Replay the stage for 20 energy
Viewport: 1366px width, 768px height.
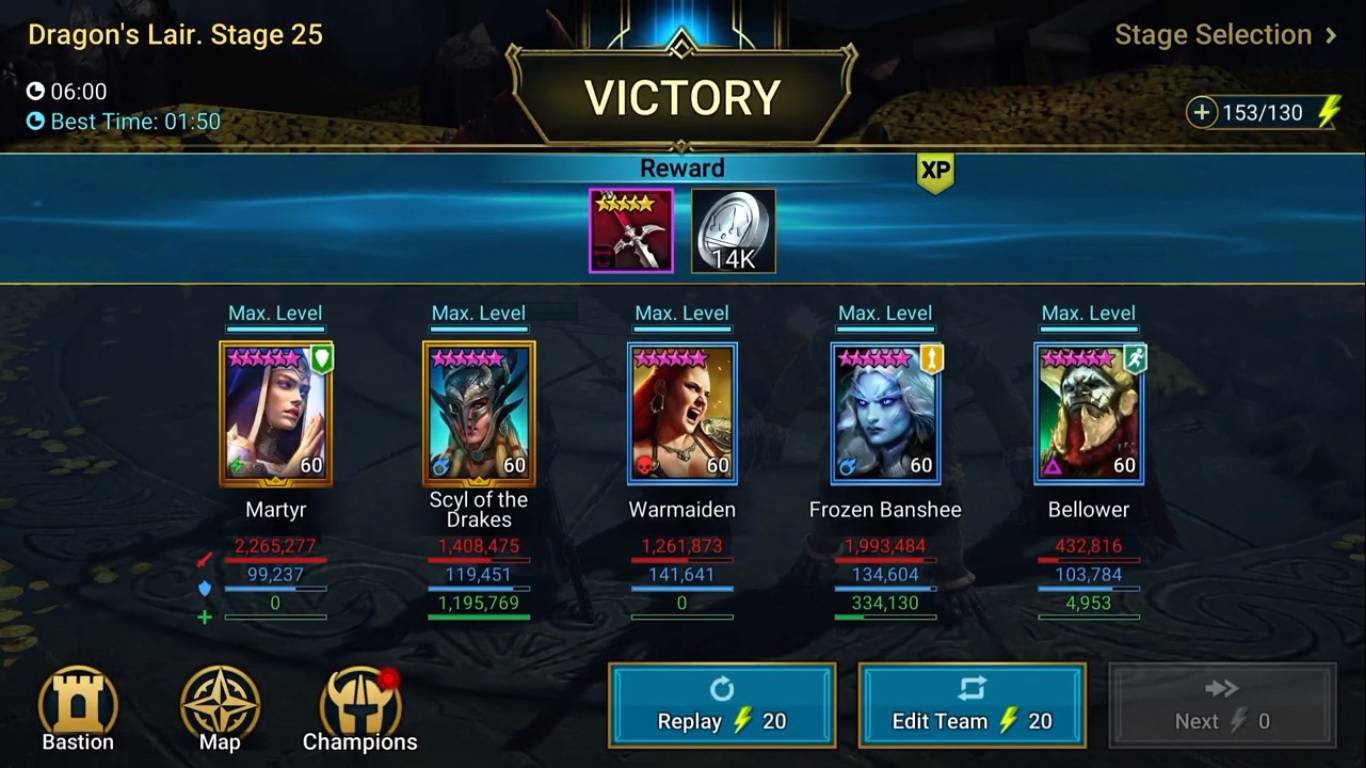tap(720, 704)
